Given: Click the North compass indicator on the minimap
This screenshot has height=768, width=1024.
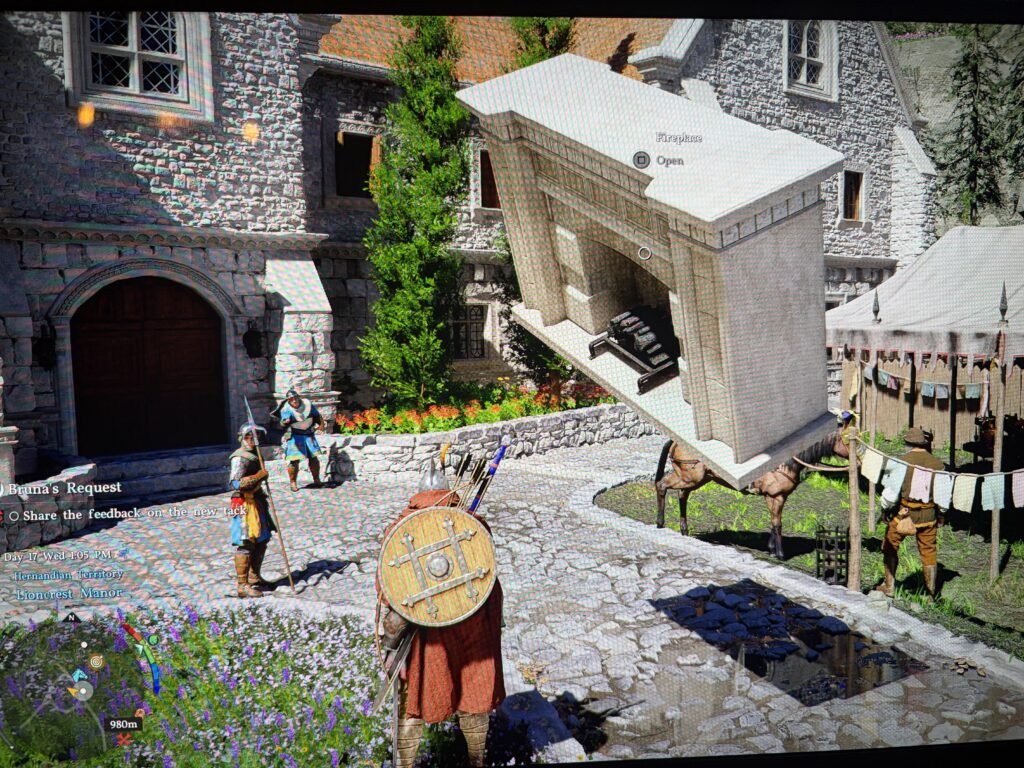Looking at the screenshot, I should [70, 617].
